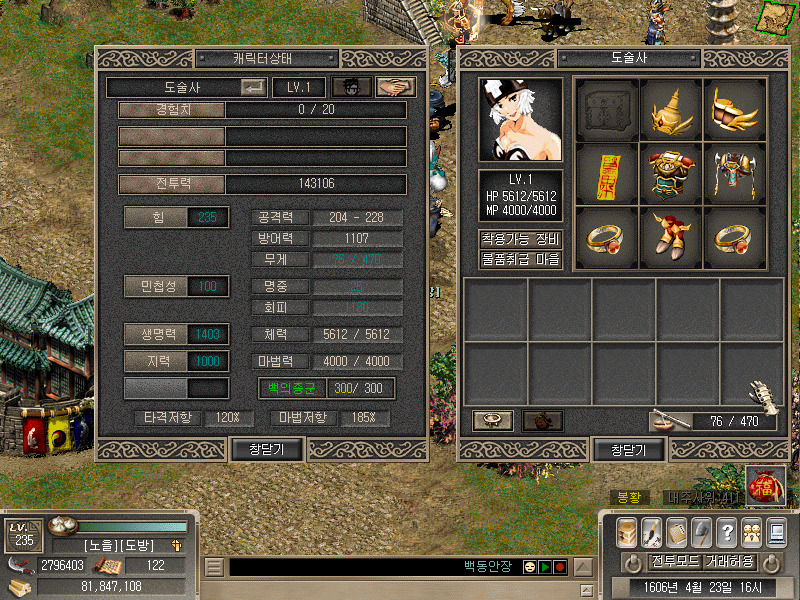Click the 착용가능 장비 button
The width and height of the screenshot is (800, 600).
point(520,240)
